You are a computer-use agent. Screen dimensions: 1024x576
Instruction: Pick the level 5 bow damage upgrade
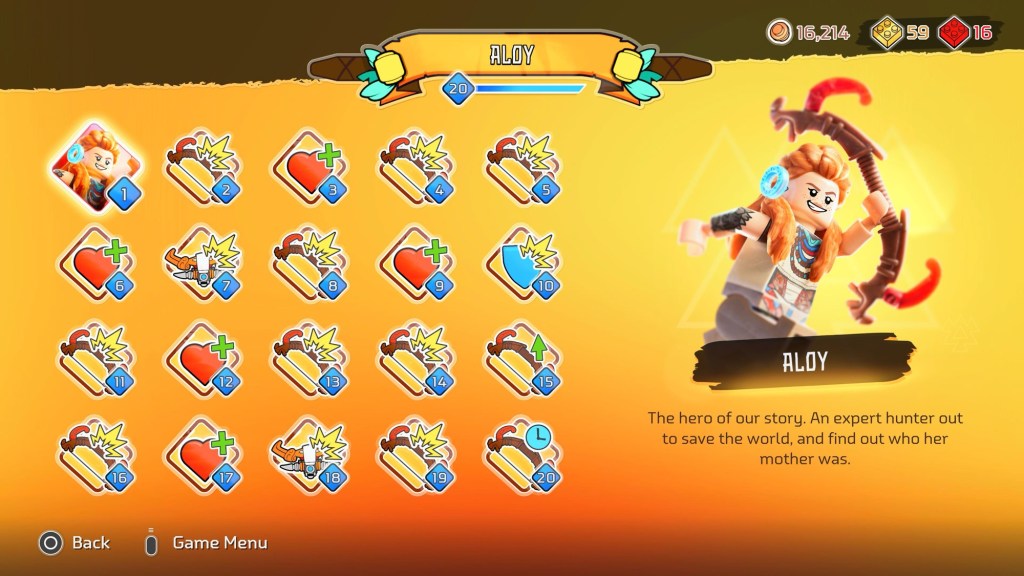pos(521,168)
